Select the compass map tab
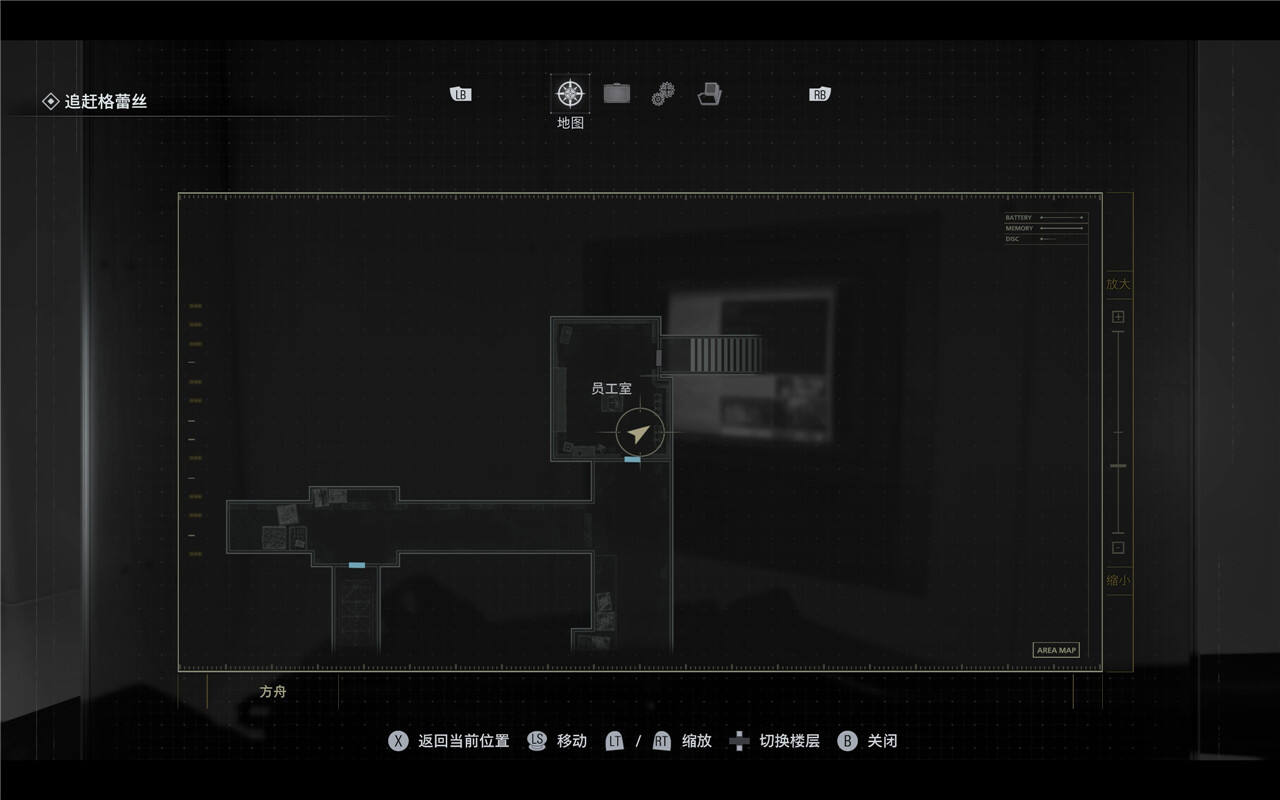The image size is (1280, 800). (570, 94)
